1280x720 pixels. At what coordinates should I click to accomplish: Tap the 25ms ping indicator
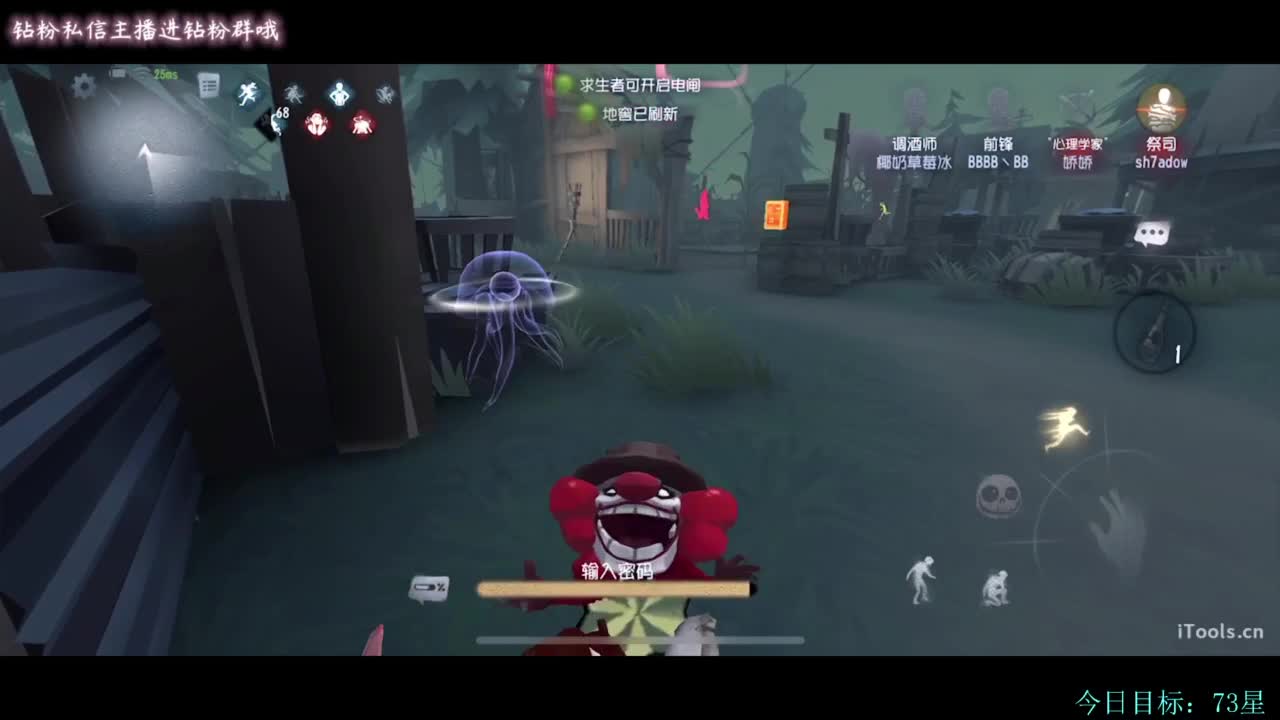[x=164, y=74]
